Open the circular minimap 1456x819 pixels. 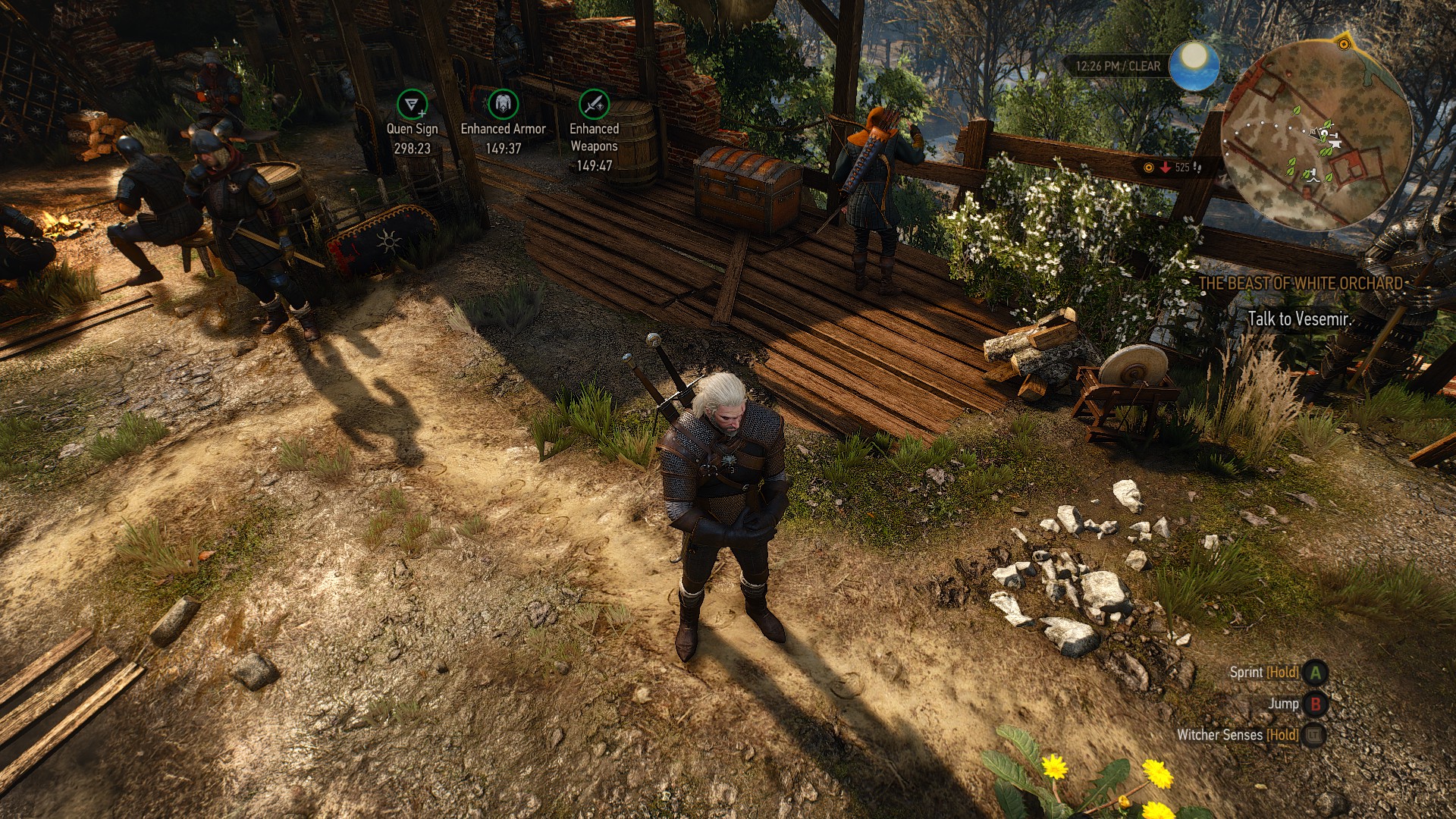pos(1317,135)
